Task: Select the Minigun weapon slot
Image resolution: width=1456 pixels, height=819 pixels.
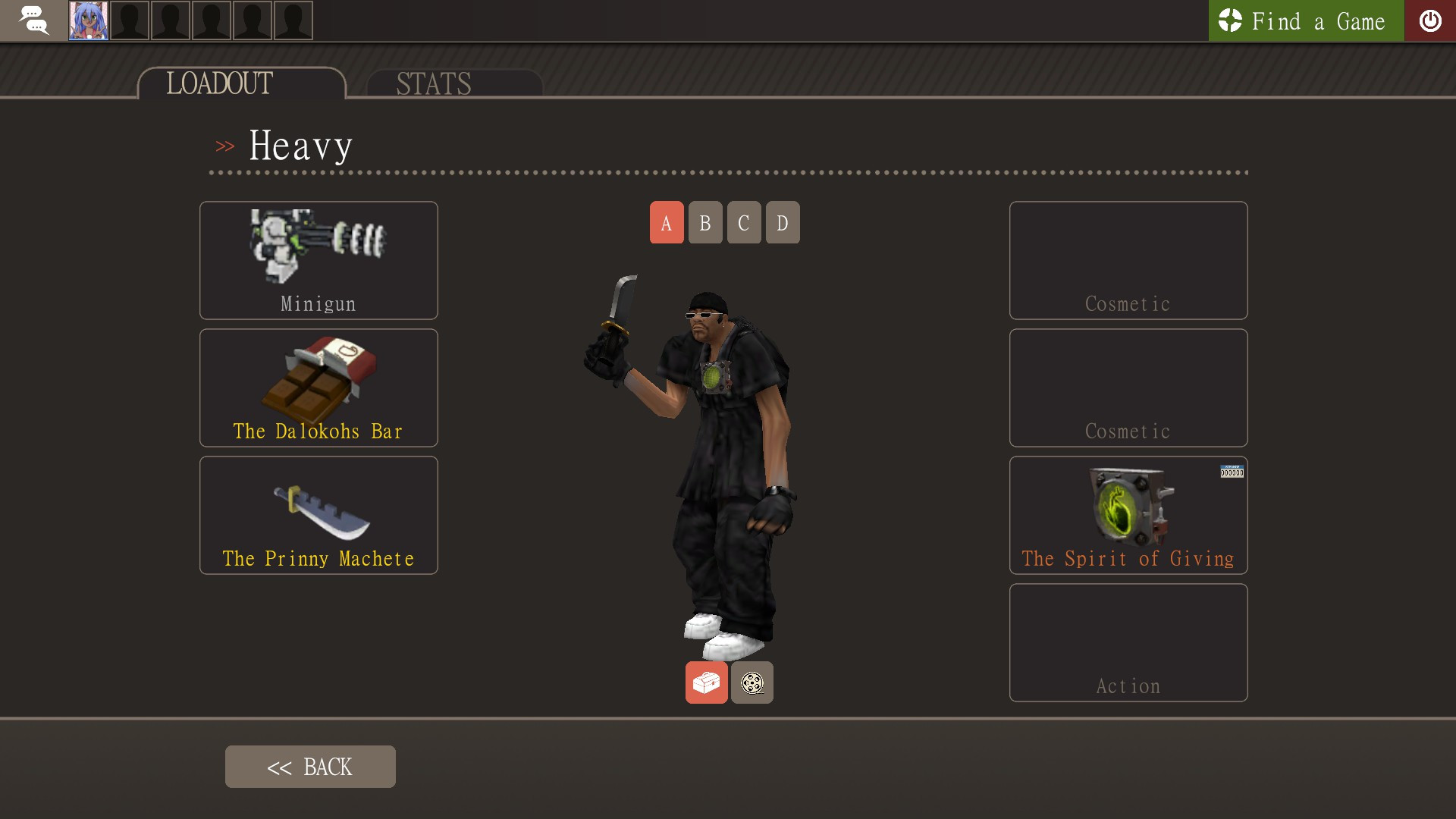Action: (318, 259)
